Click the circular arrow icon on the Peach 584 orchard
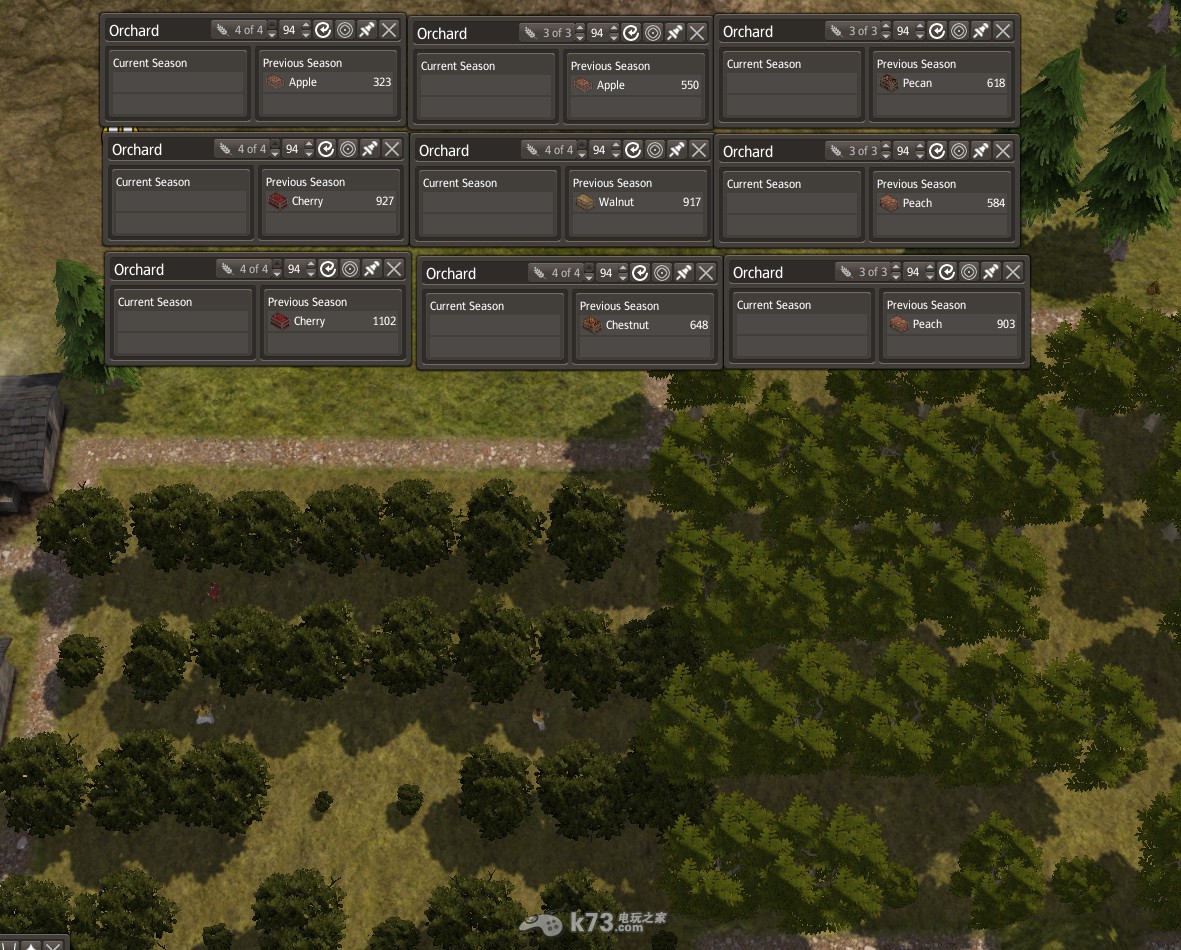 (x=937, y=151)
